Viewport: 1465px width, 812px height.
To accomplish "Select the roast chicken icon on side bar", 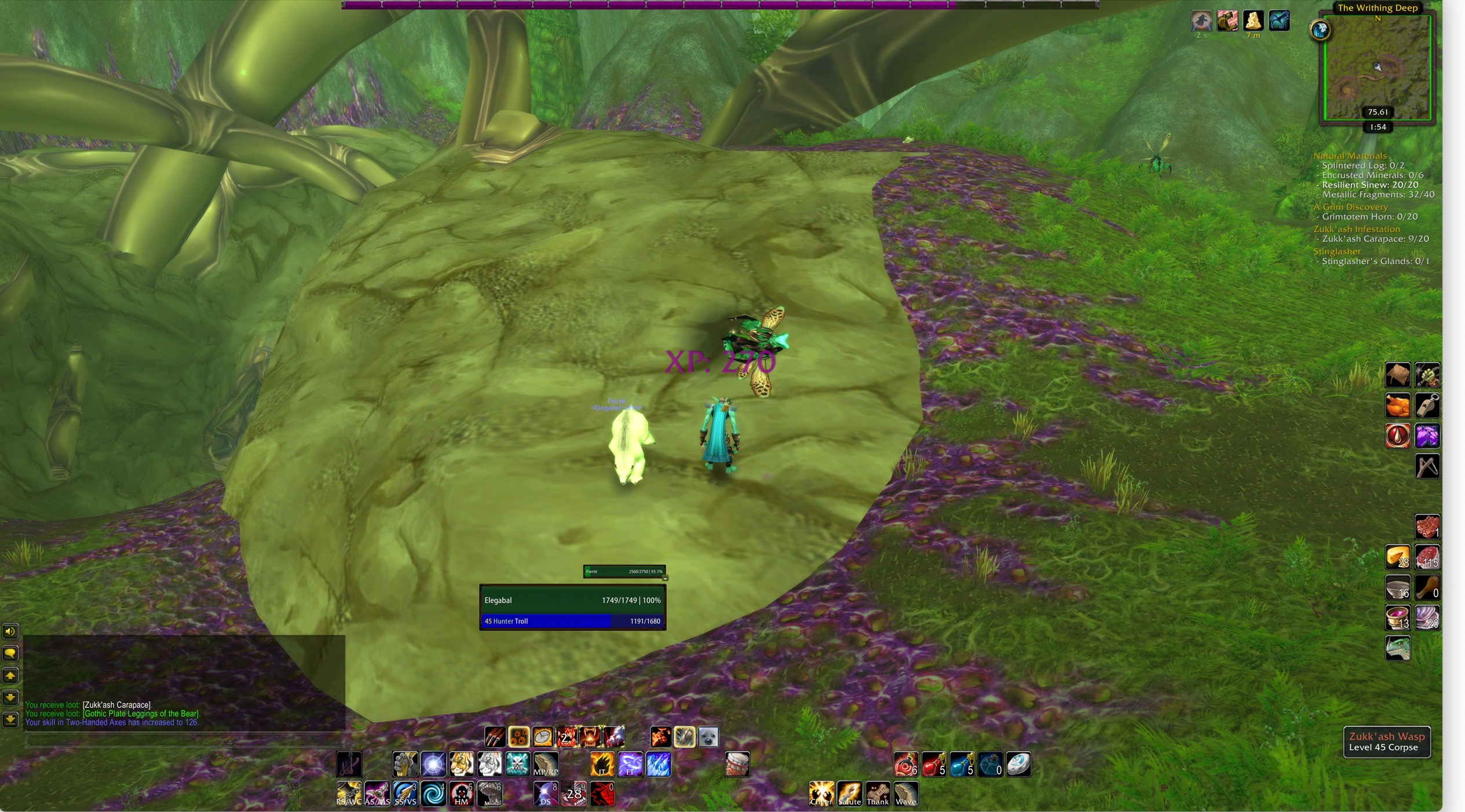I will click(1397, 405).
